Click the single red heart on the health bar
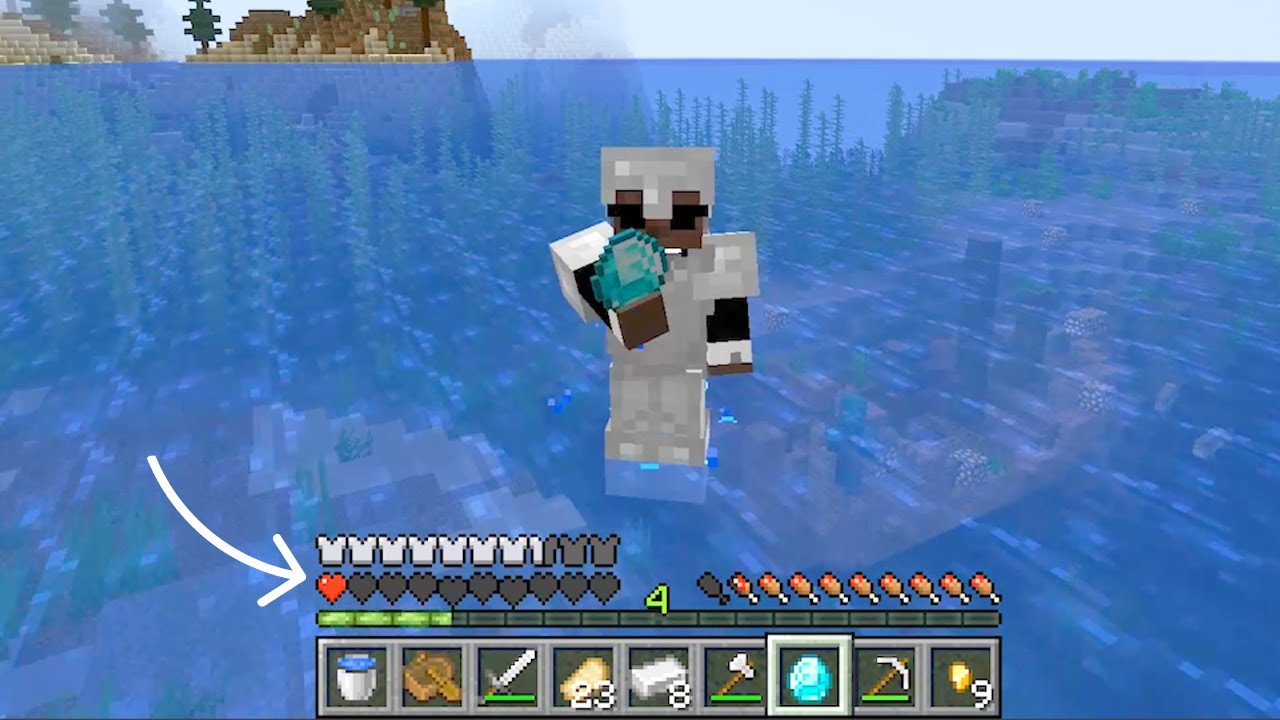Screen dimensions: 1280x720 331,586
